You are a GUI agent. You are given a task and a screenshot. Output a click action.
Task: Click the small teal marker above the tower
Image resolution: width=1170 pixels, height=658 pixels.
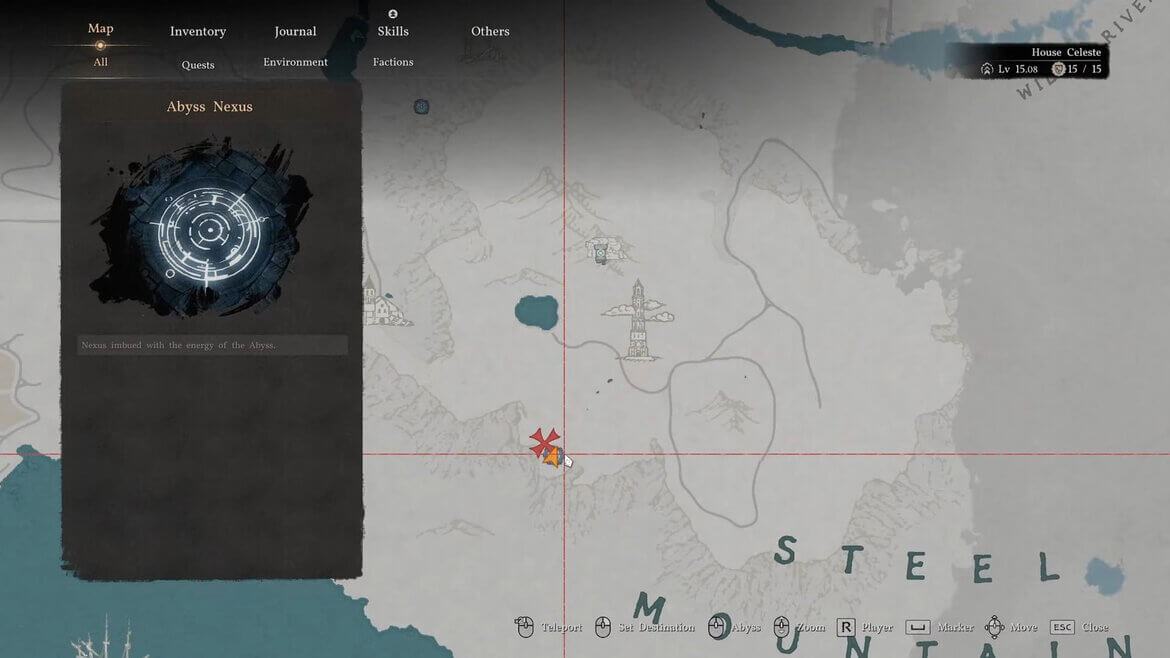[x=600, y=254]
